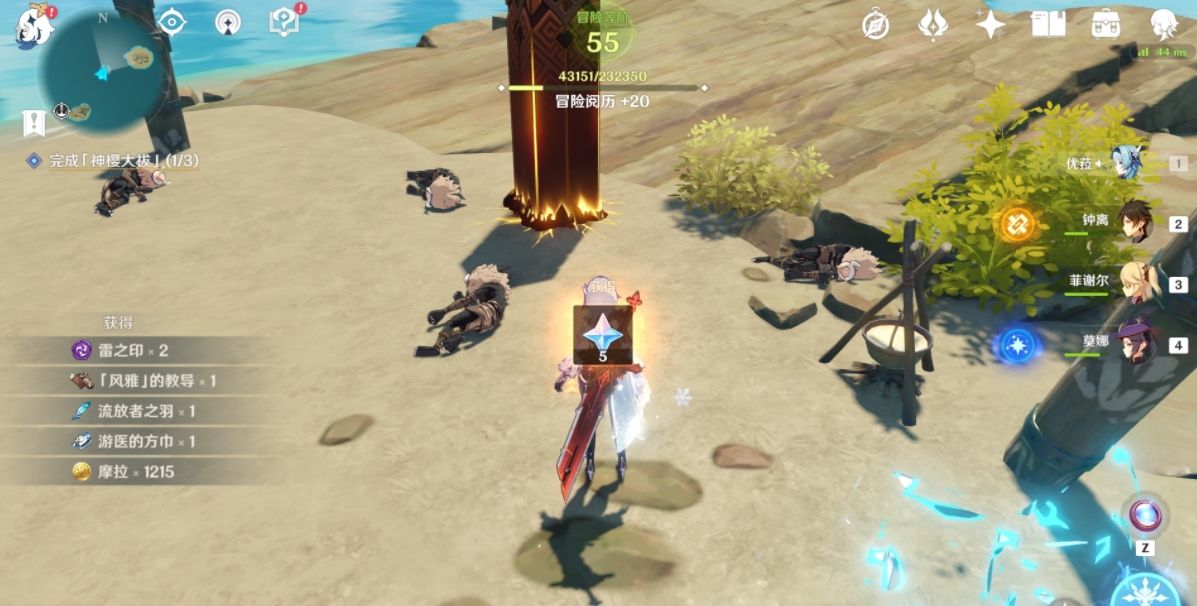Switch to party member 优菈
This screenshot has width=1197, height=606.
tap(1127, 163)
